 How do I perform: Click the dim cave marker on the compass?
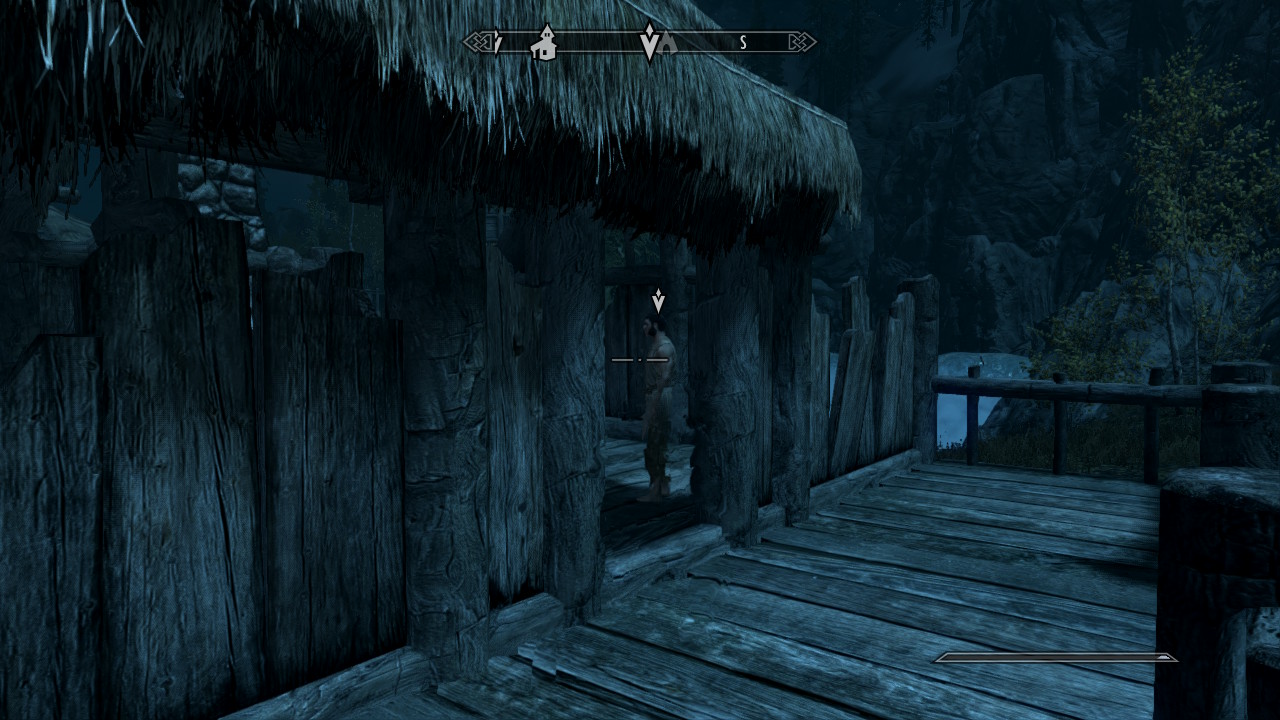(668, 43)
